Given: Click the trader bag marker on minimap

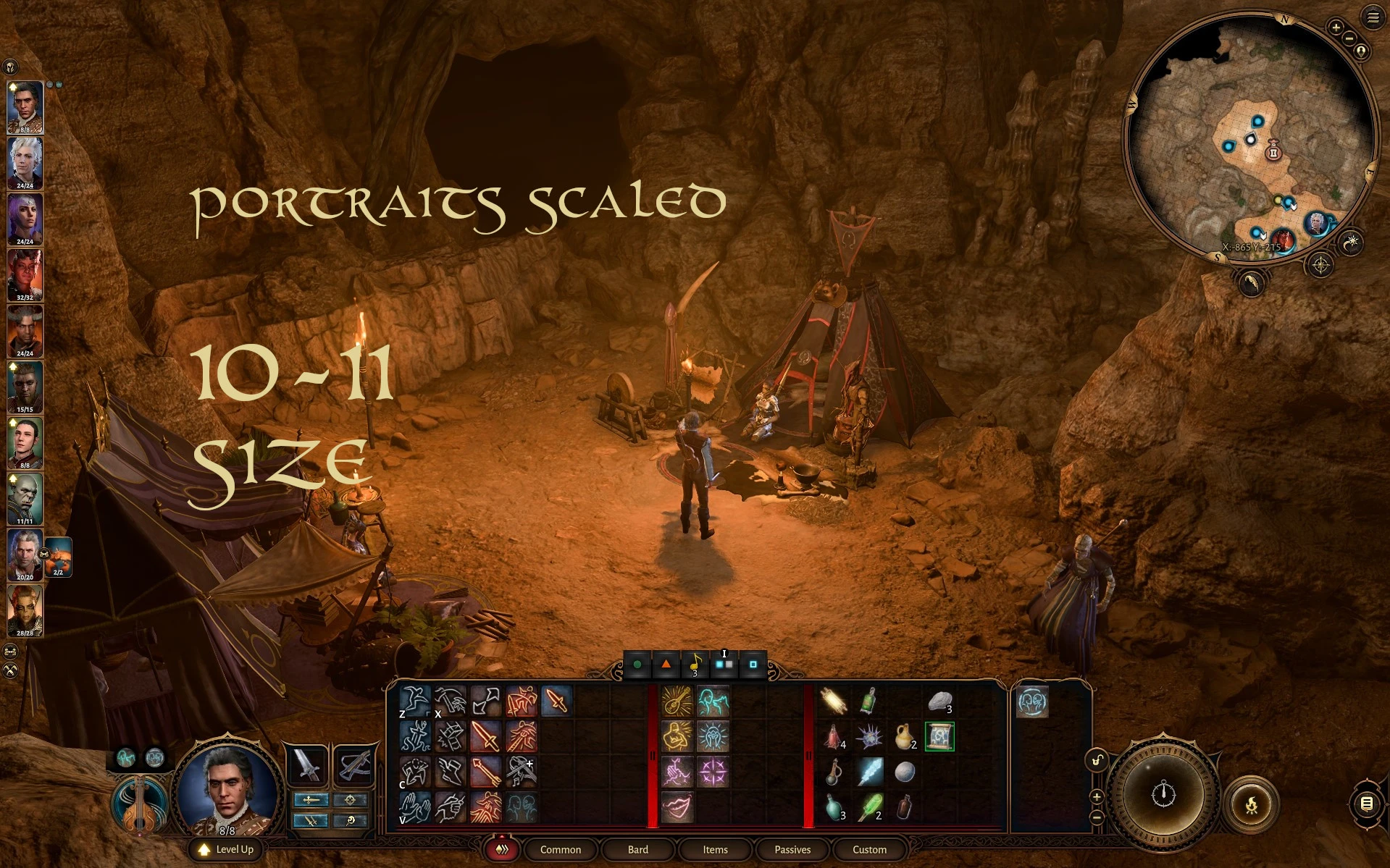Looking at the screenshot, I should (x=1273, y=151).
